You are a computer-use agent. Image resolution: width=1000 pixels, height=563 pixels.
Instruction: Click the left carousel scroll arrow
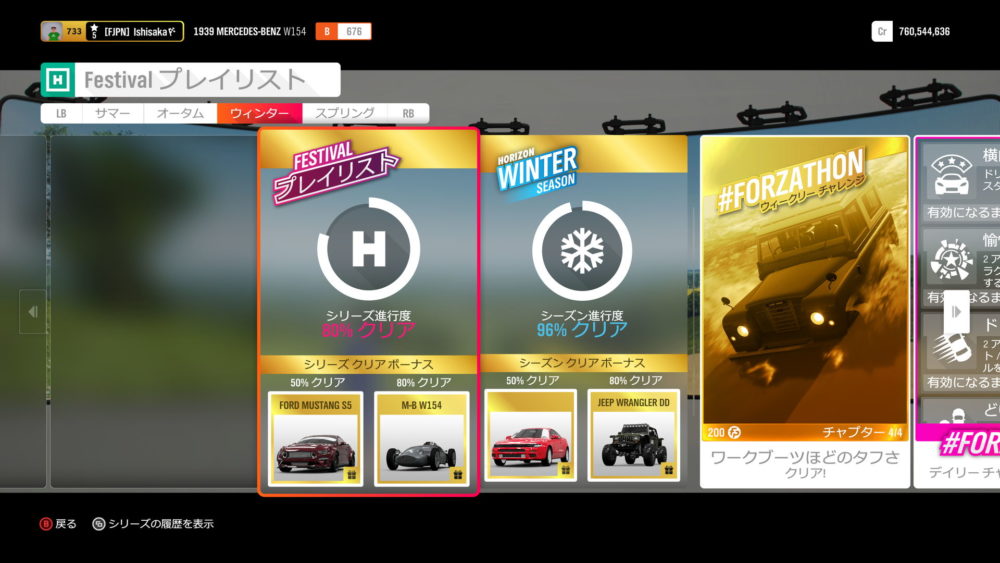point(32,312)
